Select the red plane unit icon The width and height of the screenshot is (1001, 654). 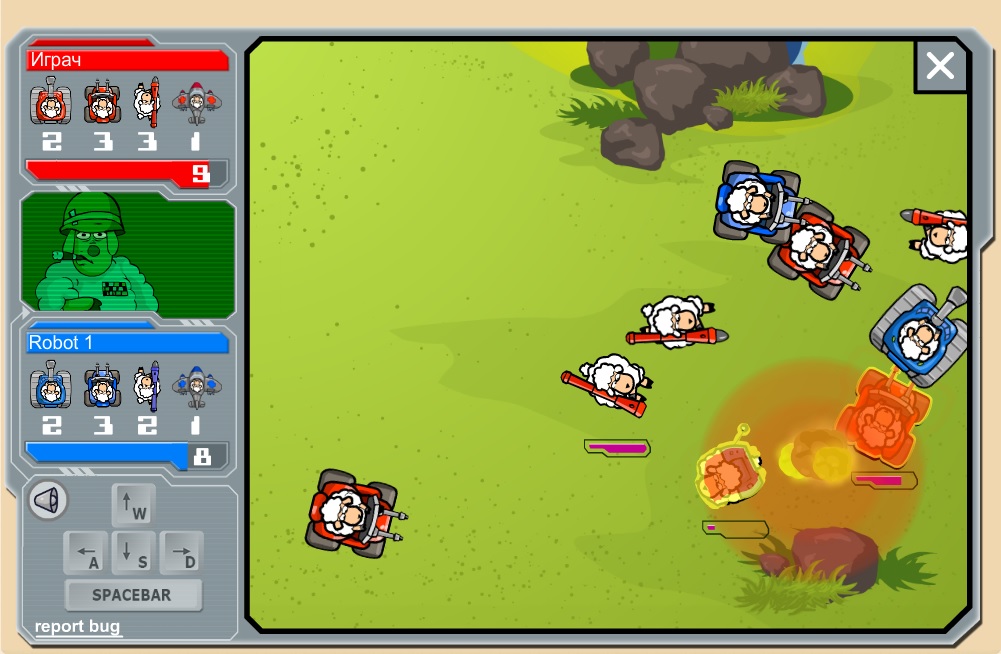click(195, 102)
